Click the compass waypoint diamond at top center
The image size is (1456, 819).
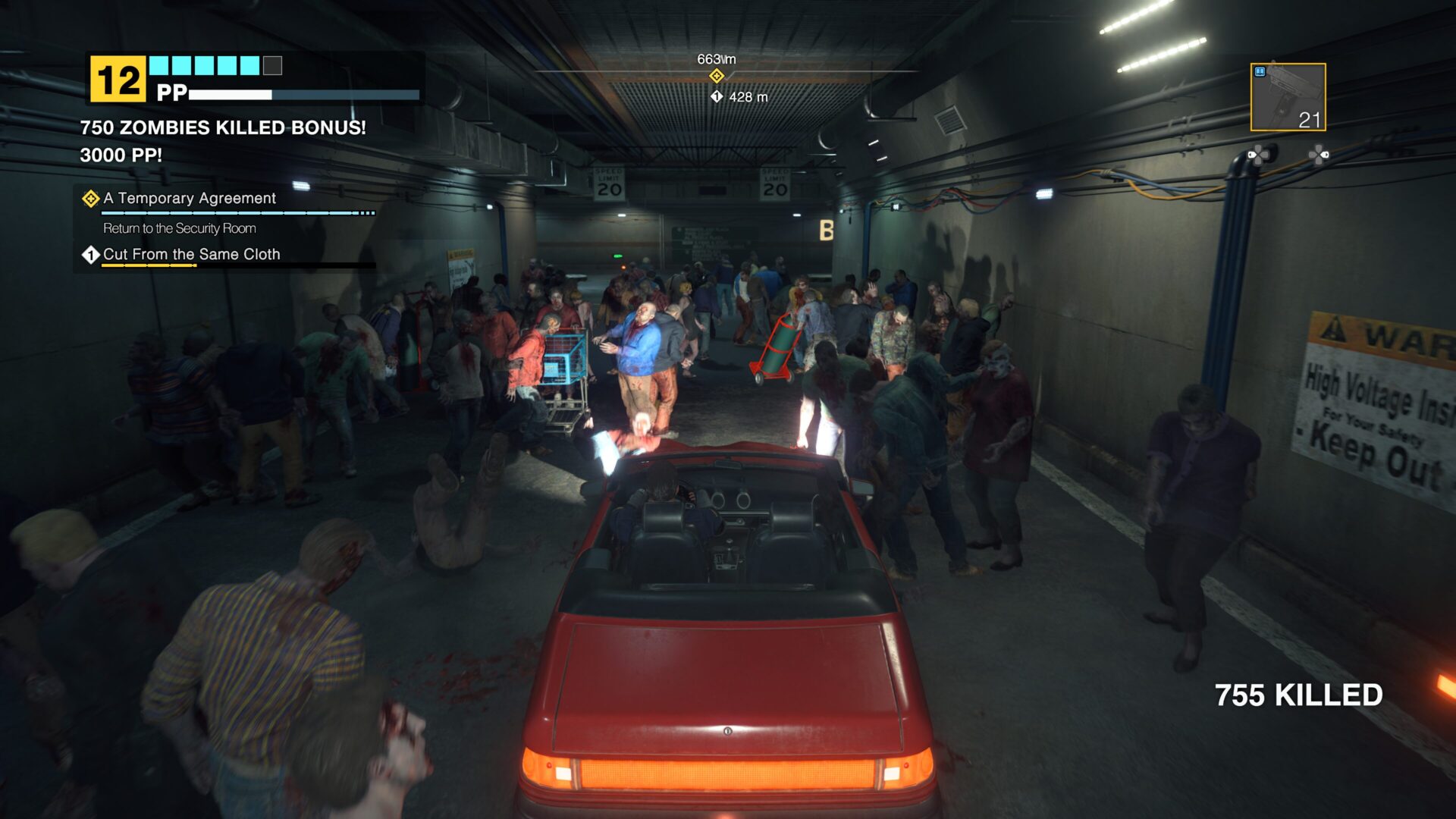(x=716, y=76)
